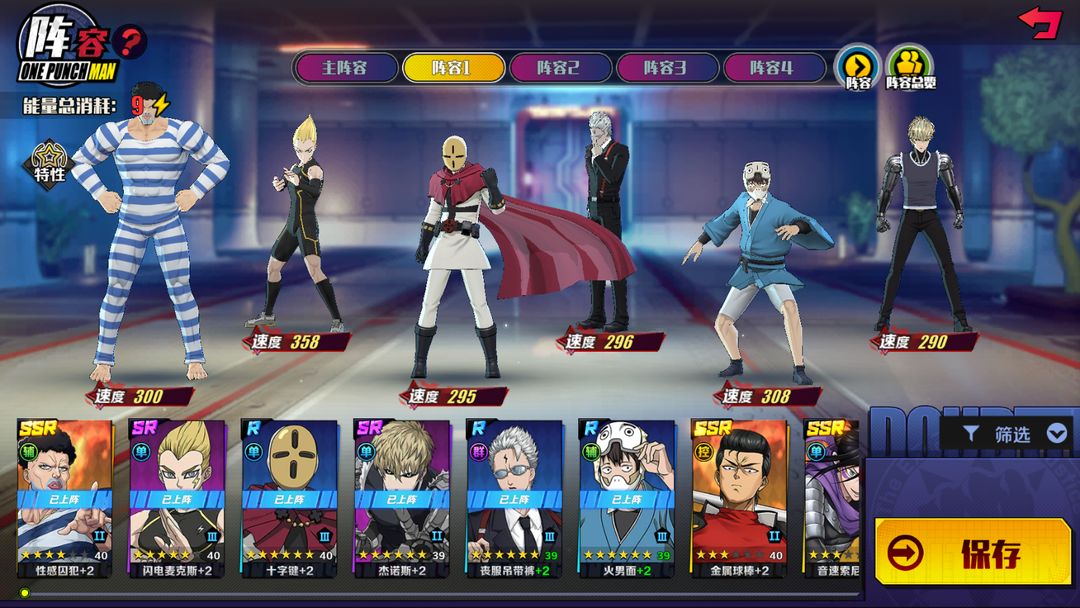Viewport: 1080px width, 608px height.
Task: Switch to the 主阵容 tab
Action: [x=345, y=68]
